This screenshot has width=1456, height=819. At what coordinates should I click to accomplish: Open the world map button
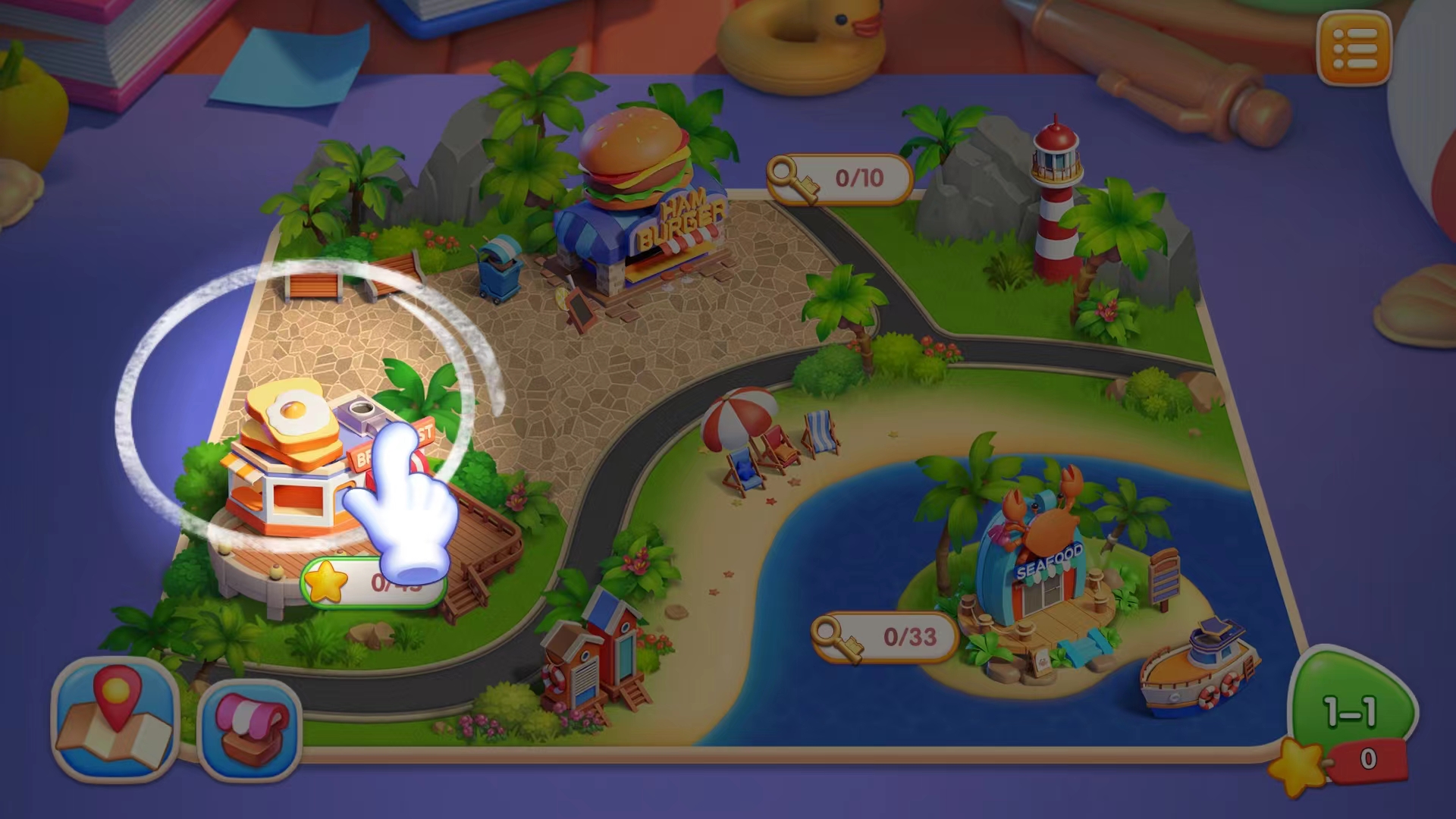(x=115, y=719)
